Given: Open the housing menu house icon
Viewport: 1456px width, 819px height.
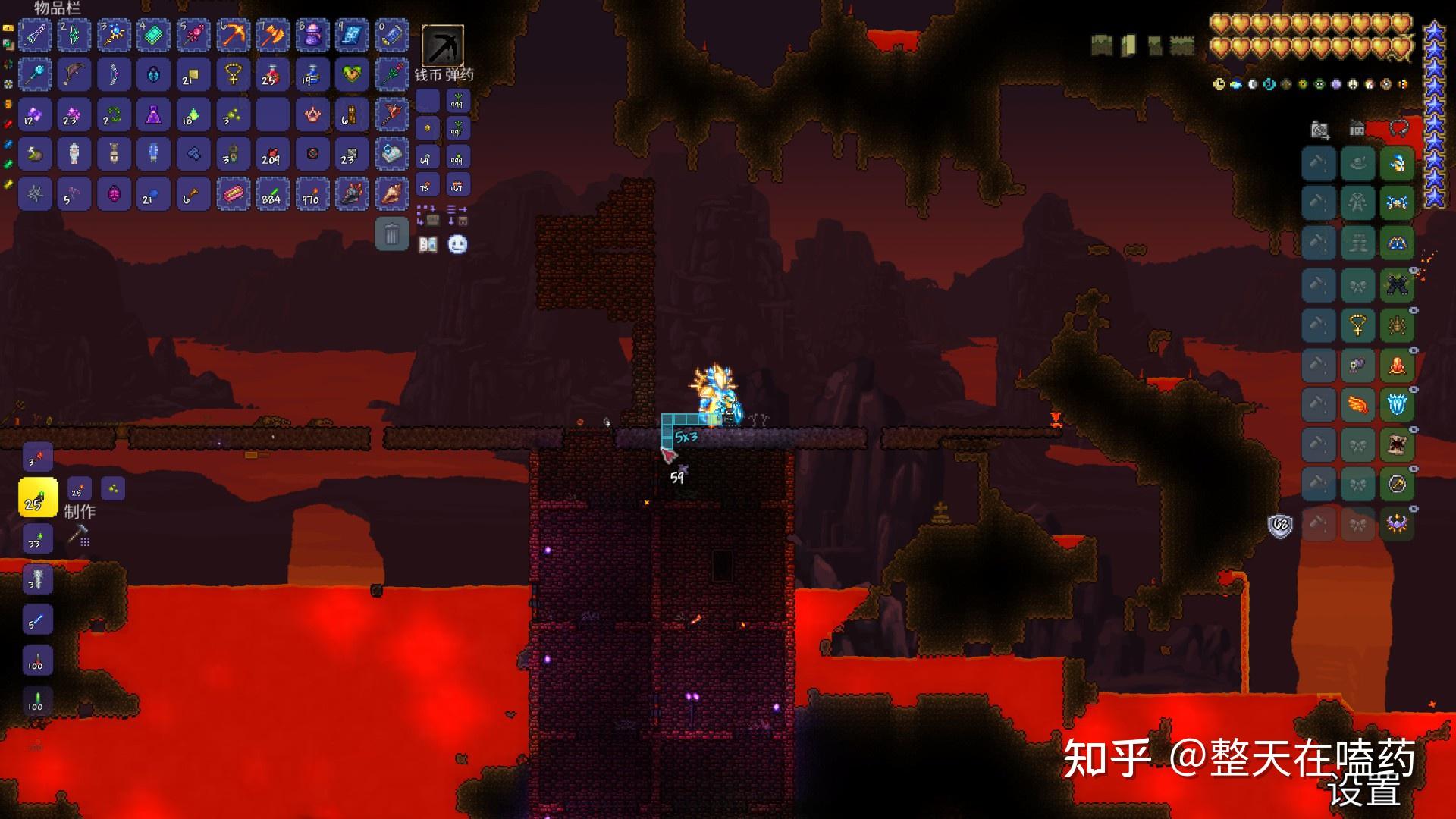Looking at the screenshot, I should point(1357,130).
